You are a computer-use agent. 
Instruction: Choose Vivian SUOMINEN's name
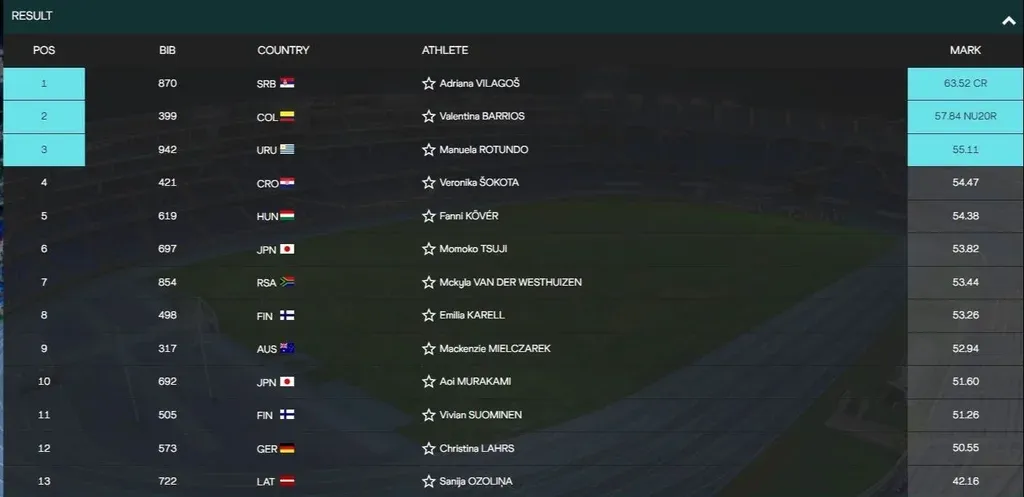coord(480,415)
